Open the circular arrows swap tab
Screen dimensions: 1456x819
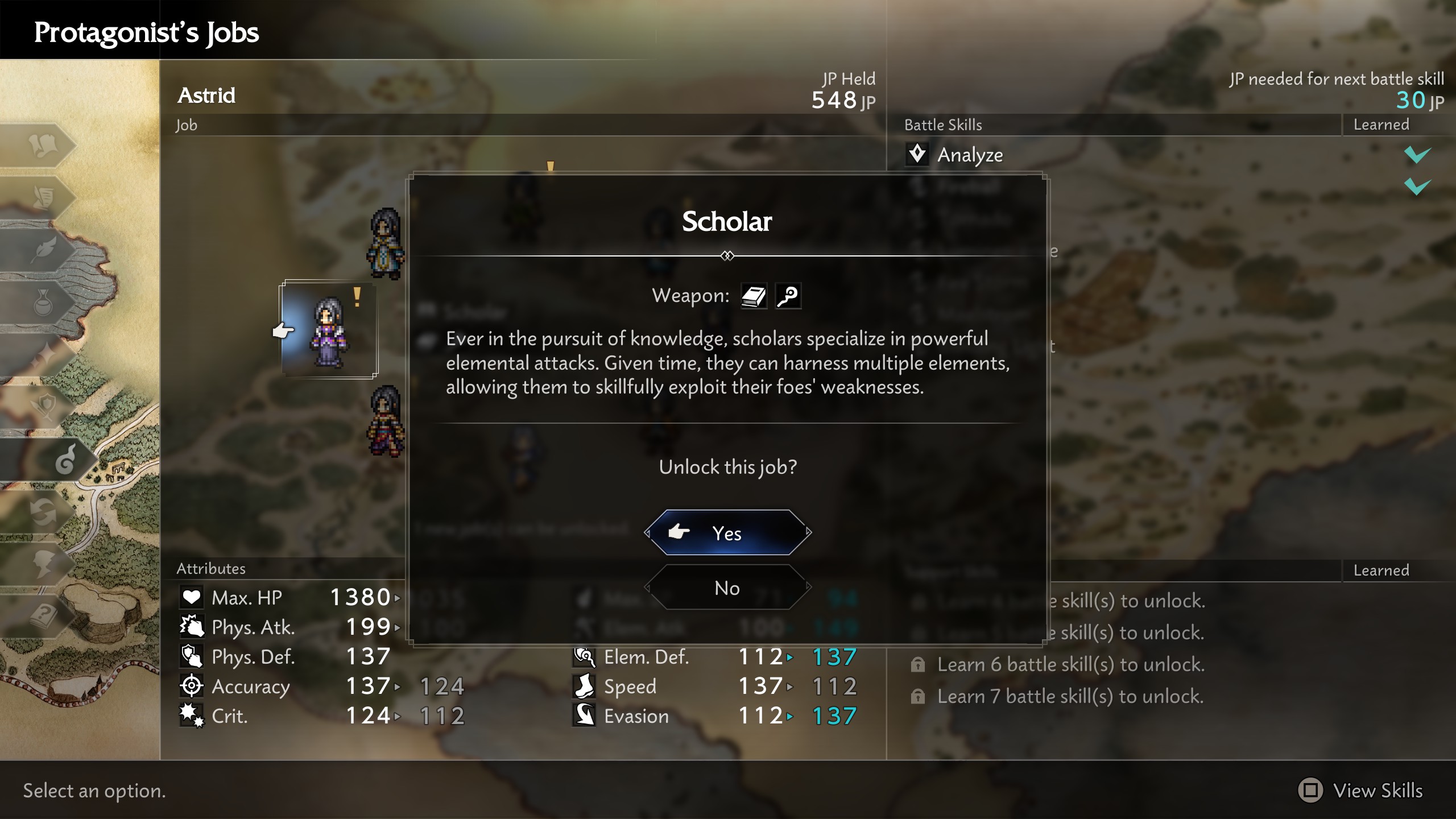click(43, 512)
